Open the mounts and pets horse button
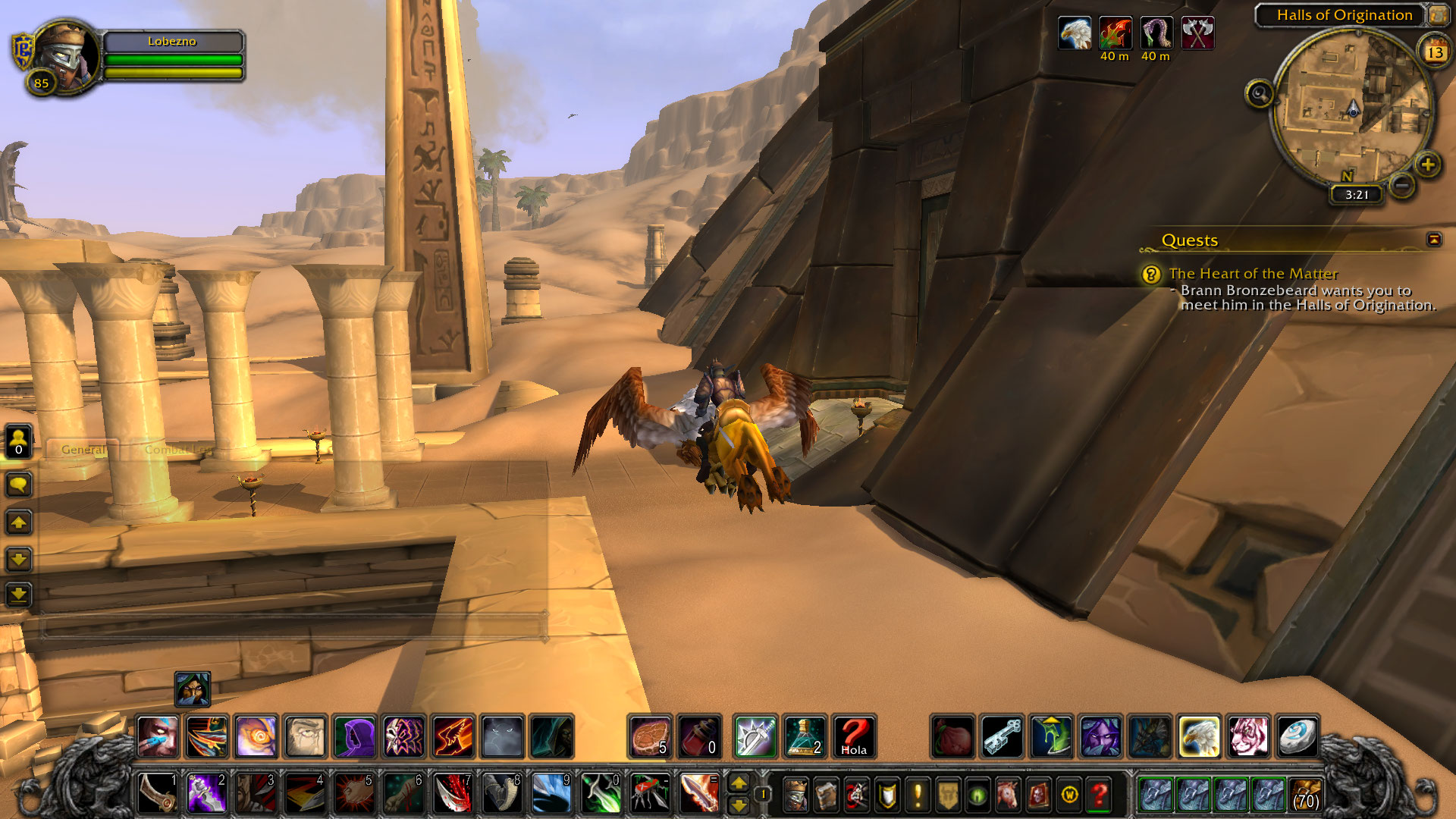1456x819 pixels. (1008, 795)
